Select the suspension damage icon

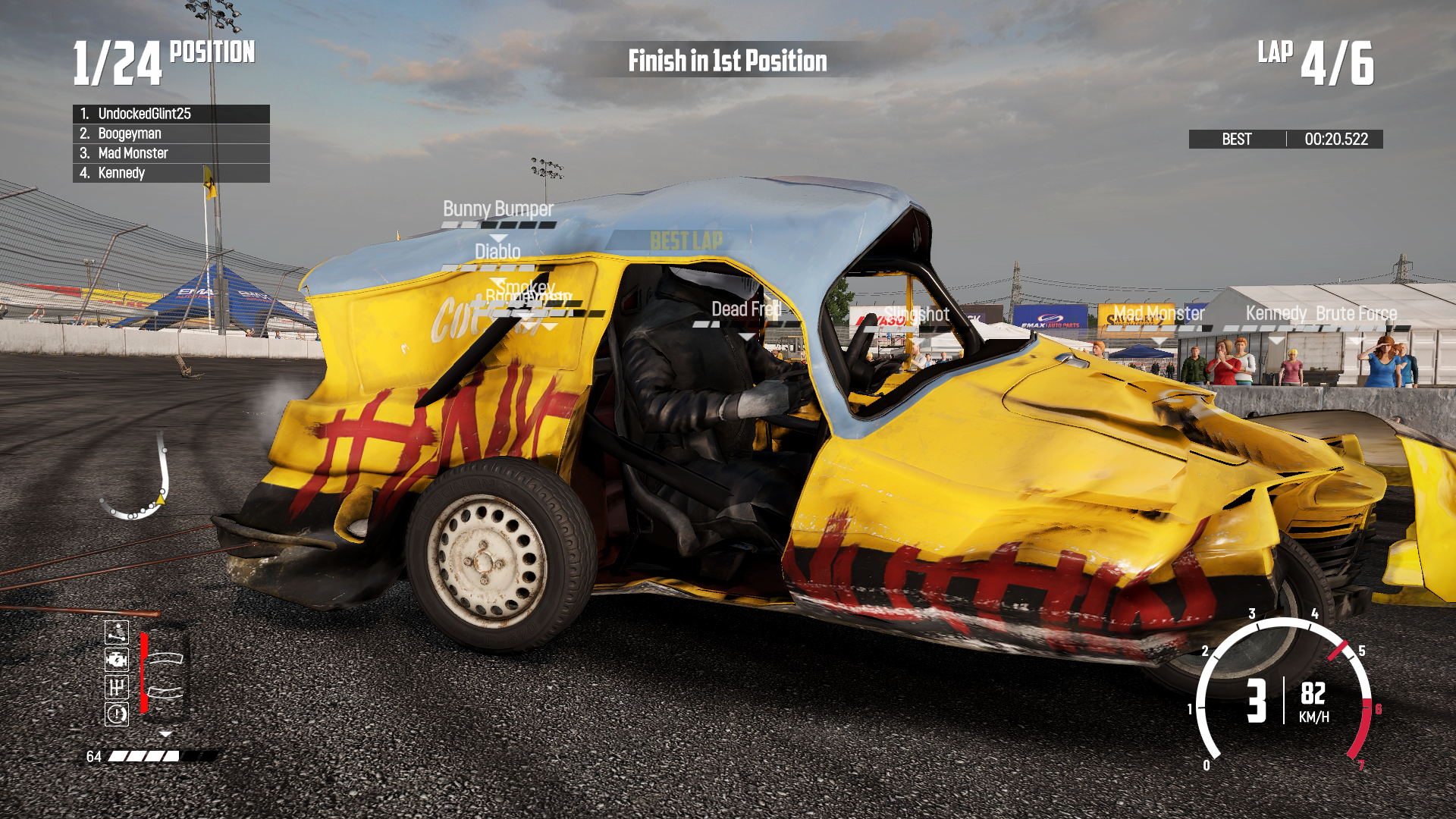click(x=115, y=632)
